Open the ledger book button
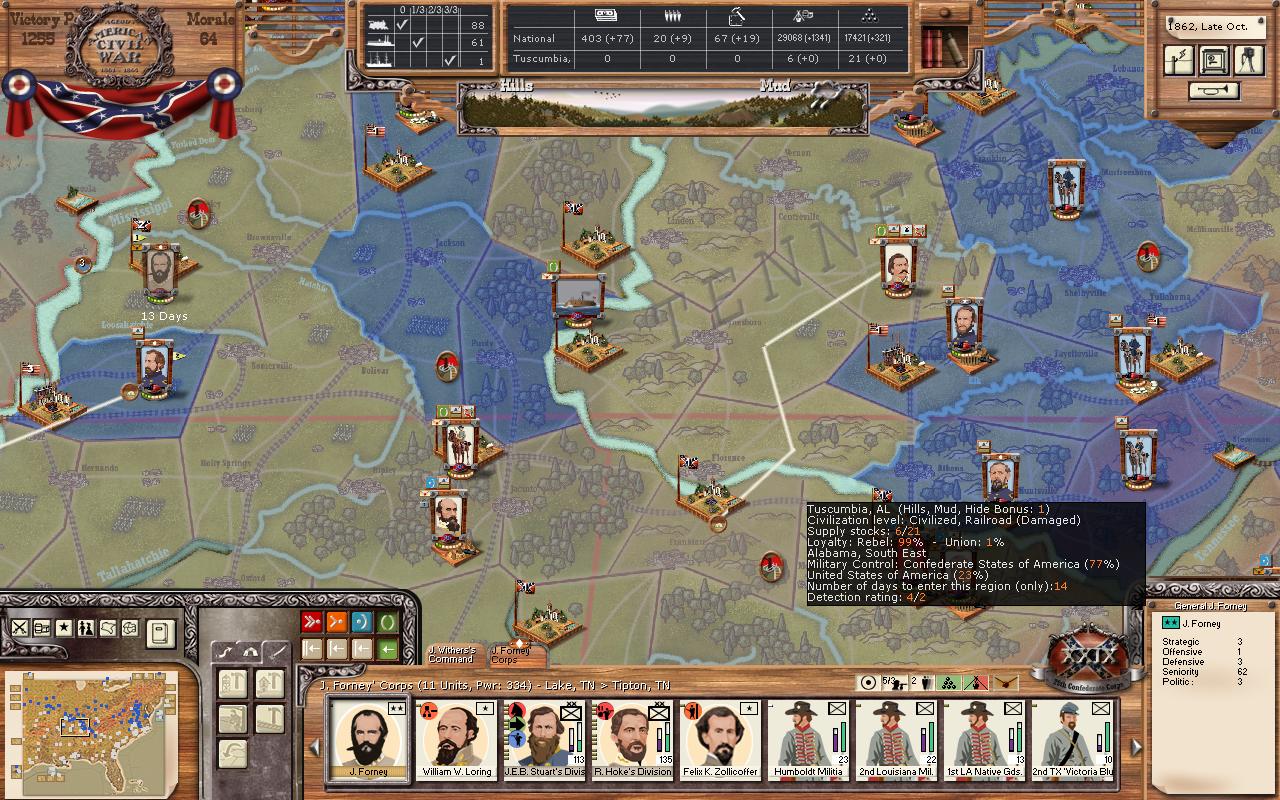The height and width of the screenshot is (800, 1280). pos(161,632)
